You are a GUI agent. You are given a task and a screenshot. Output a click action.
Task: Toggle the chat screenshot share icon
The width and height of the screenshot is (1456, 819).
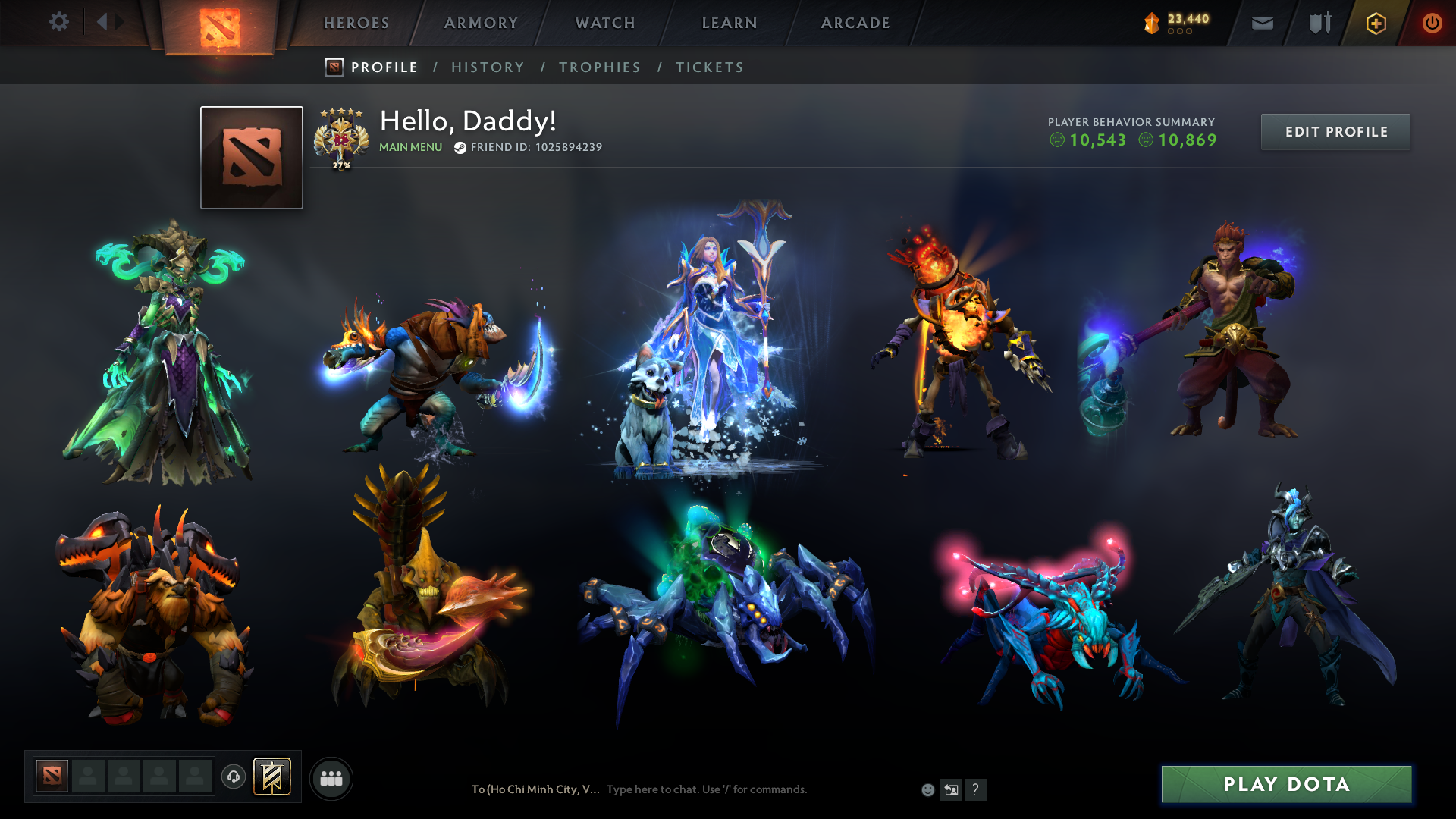(951, 789)
